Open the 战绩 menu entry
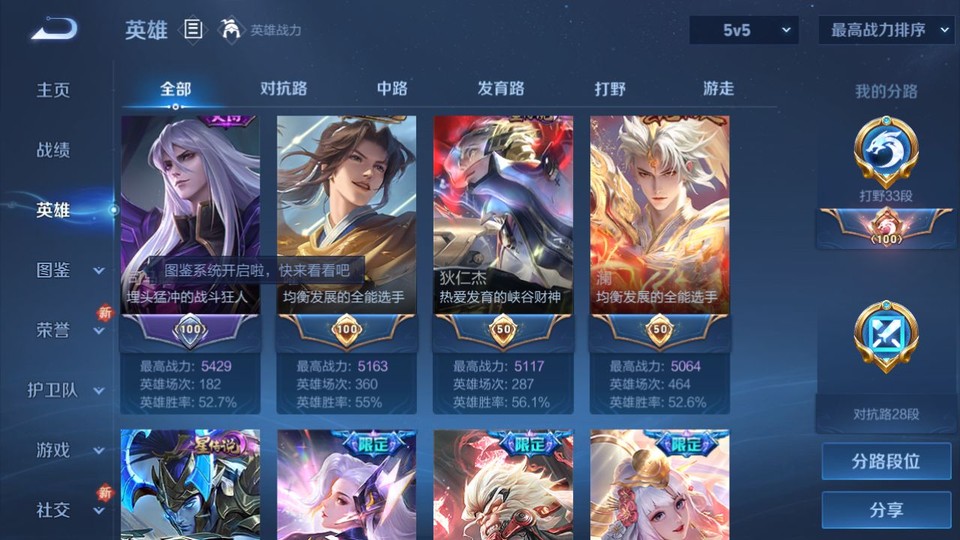 point(54,150)
